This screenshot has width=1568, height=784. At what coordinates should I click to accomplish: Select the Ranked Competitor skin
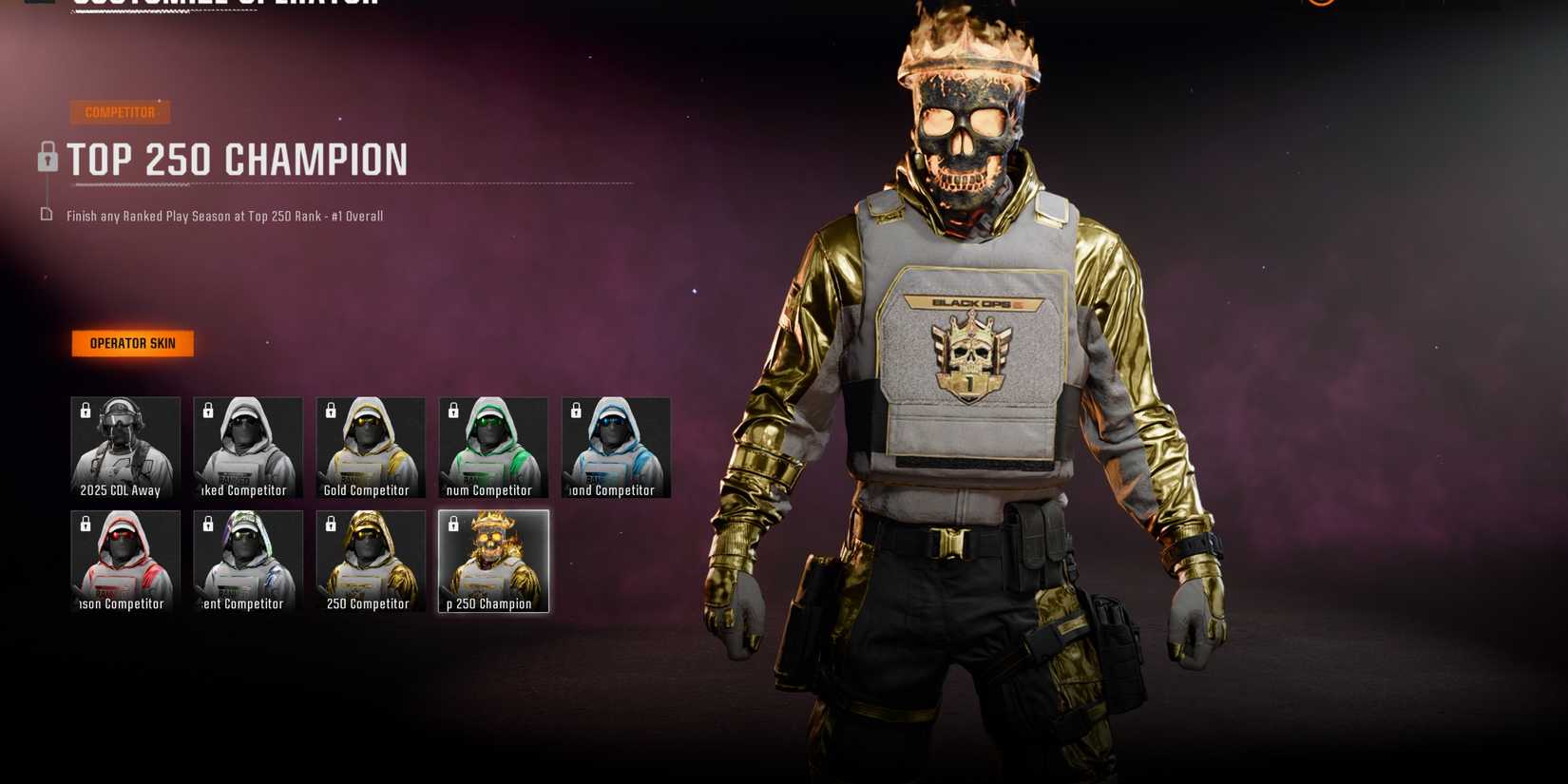[247, 448]
